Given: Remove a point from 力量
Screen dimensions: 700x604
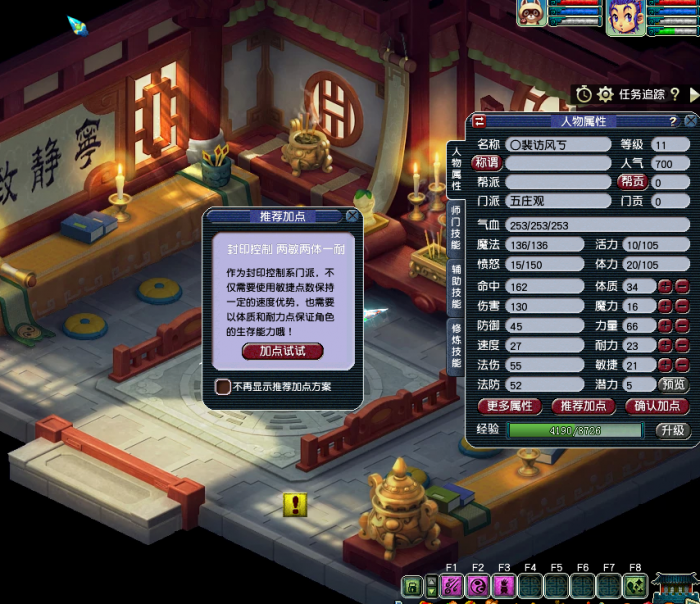Looking at the screenshot, I should [x=682, y=326].
